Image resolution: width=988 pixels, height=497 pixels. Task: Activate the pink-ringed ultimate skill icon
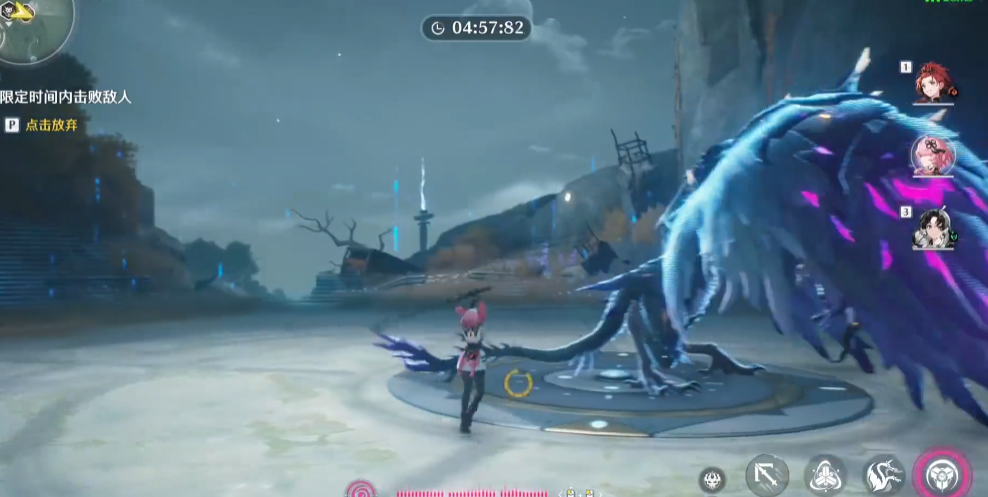[941, 473]
